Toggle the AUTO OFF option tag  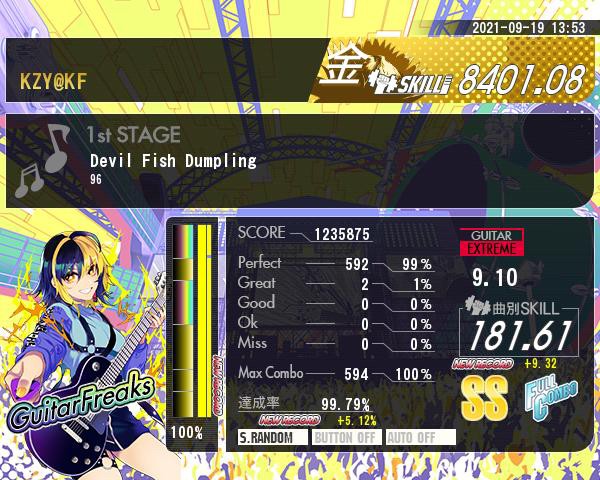(419, 437)
